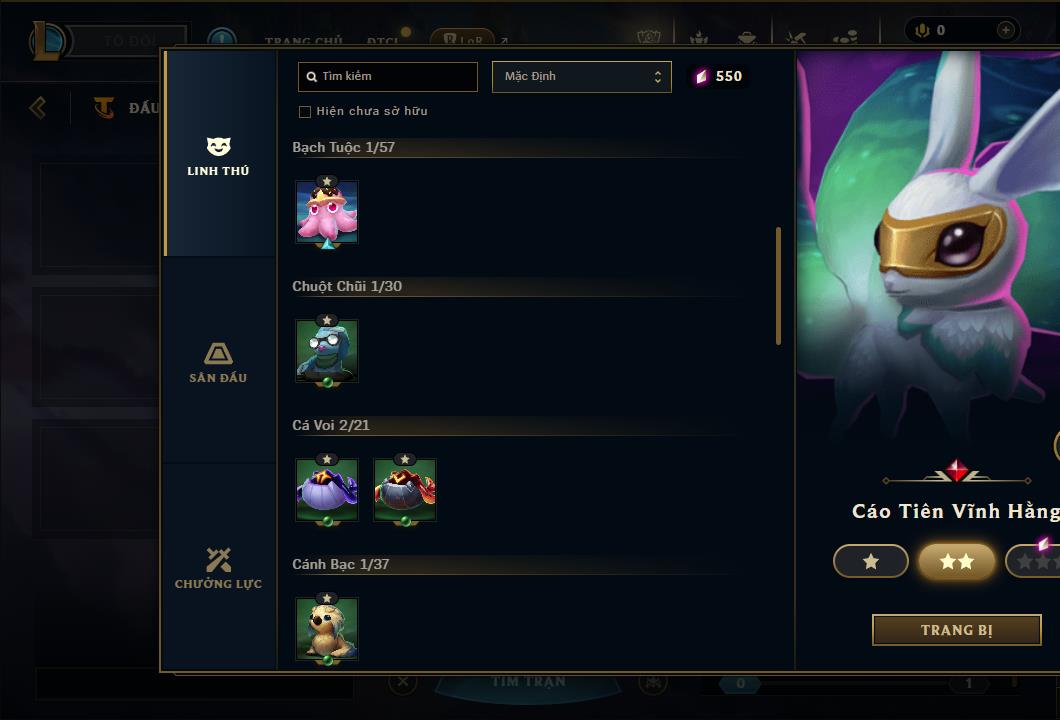Screen dimensions: 1060x720
Task: Add currency with the plus button
Action: click(1005, 30)
